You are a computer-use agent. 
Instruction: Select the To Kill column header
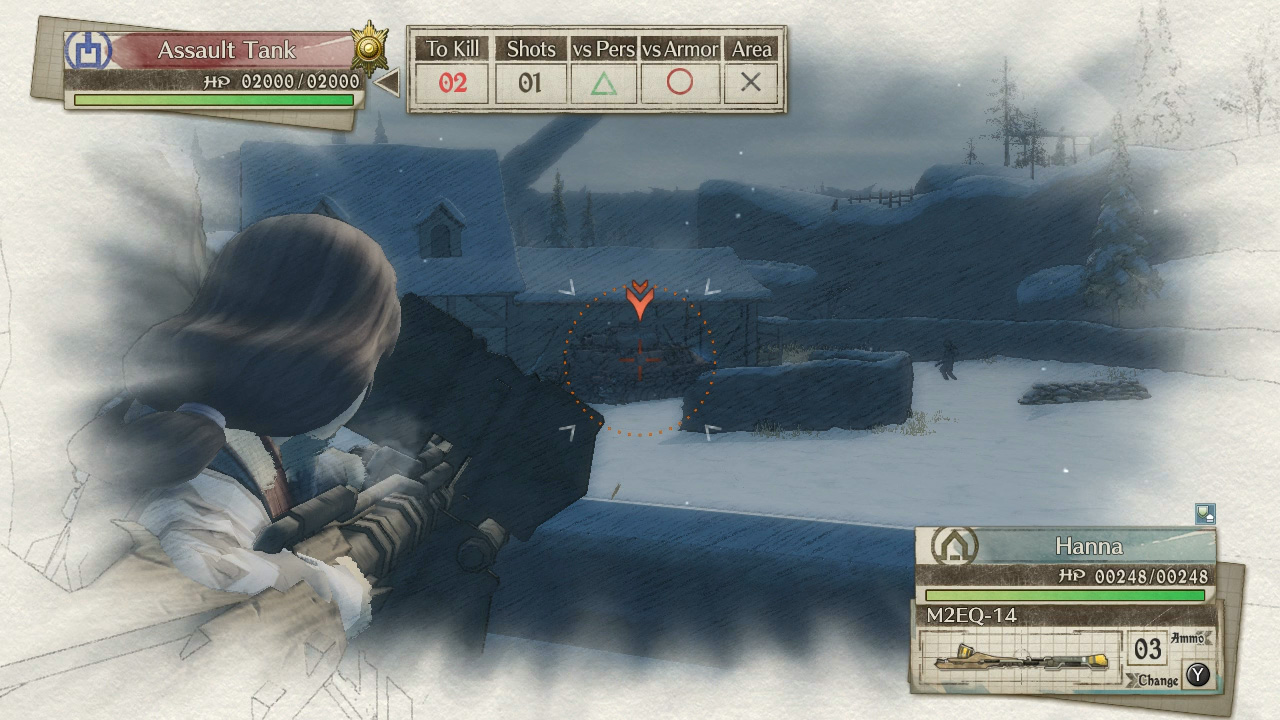coord(452,48)
